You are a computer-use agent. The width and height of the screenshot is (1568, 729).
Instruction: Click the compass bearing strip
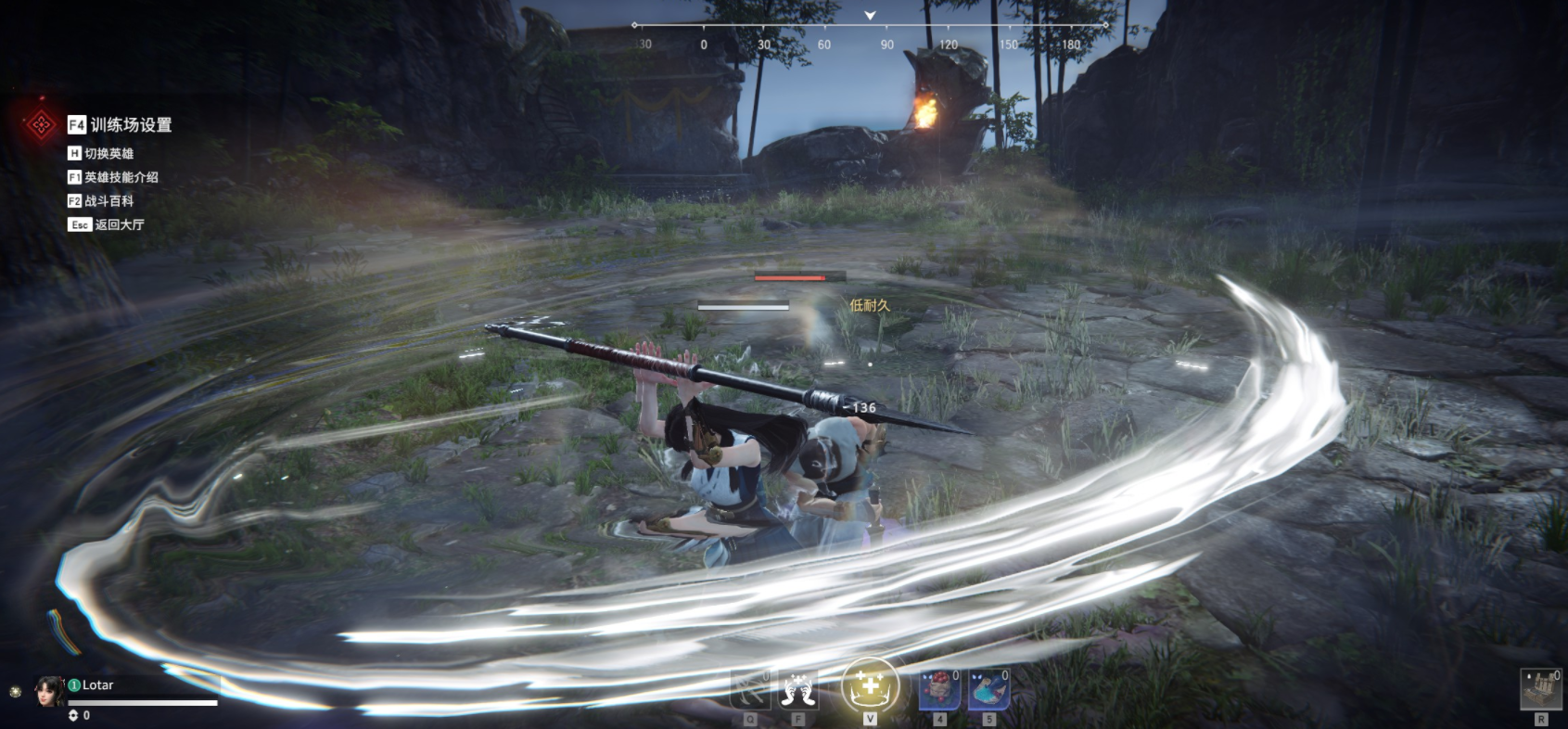coord(870,35)
